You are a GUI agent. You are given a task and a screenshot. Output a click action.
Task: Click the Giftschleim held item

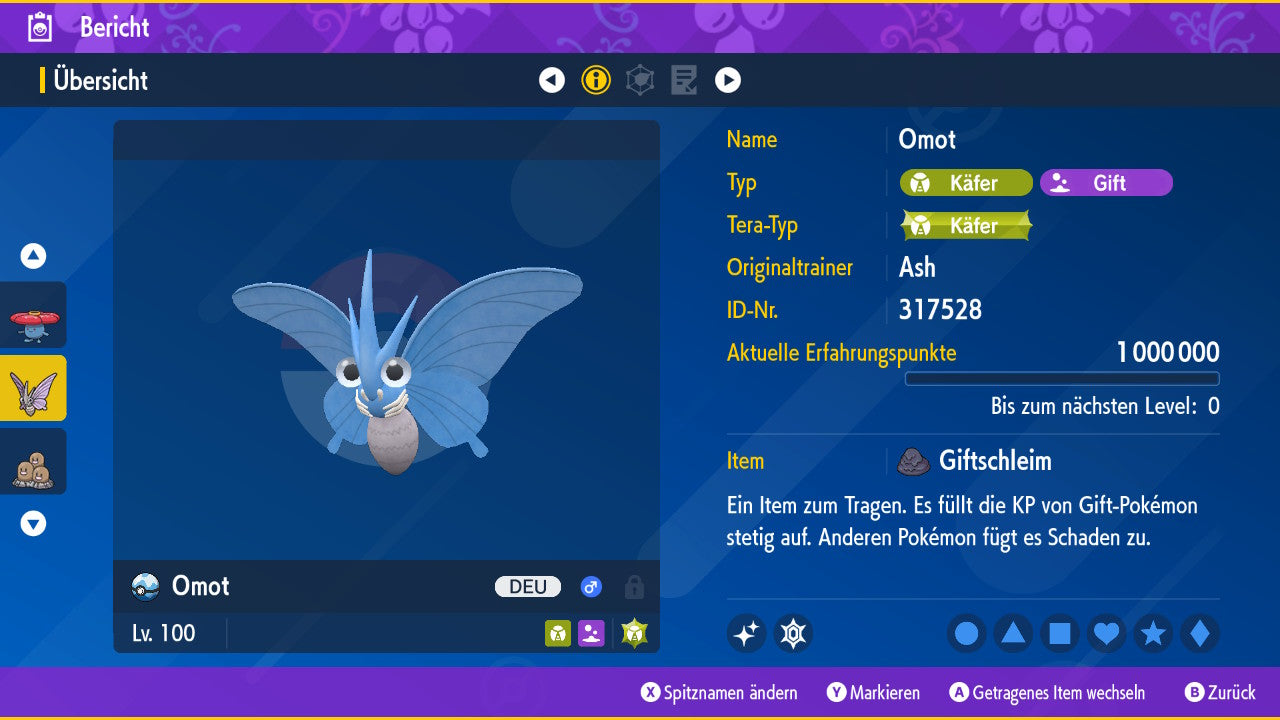pyautogui.click(x=994, y=461)
